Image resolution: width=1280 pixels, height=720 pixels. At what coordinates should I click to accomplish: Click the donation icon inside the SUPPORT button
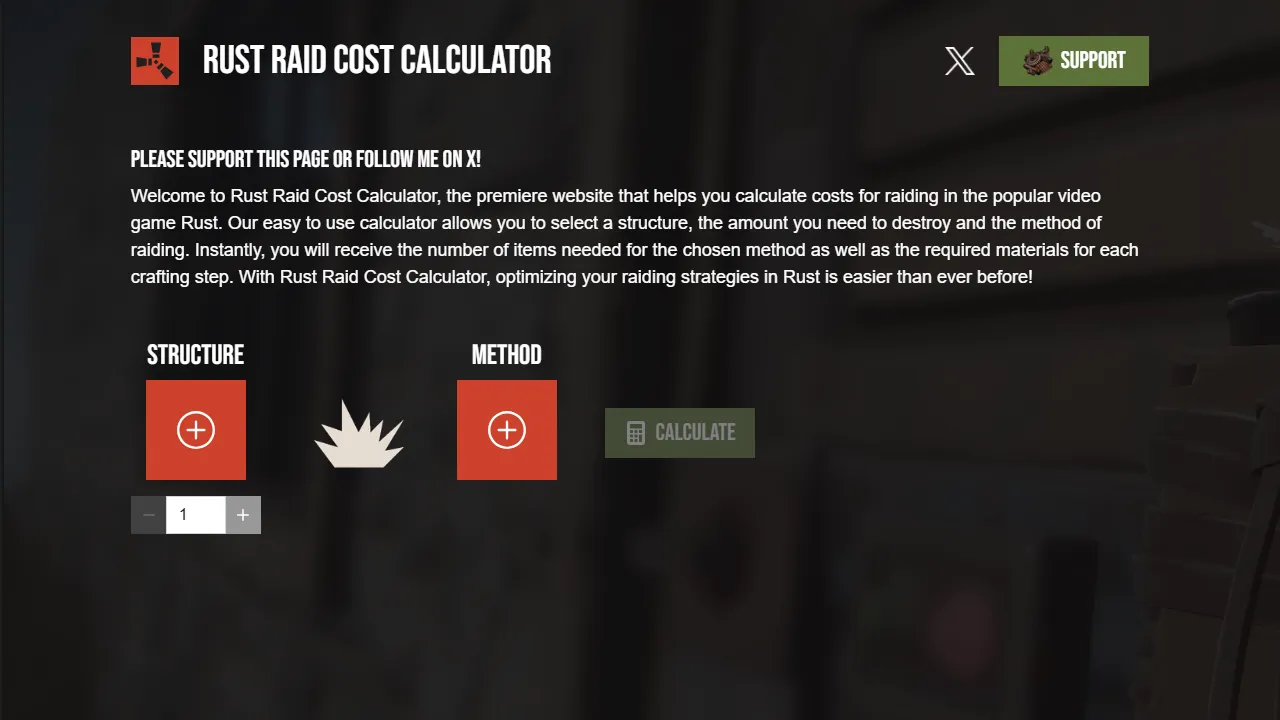click(1037, 60)
